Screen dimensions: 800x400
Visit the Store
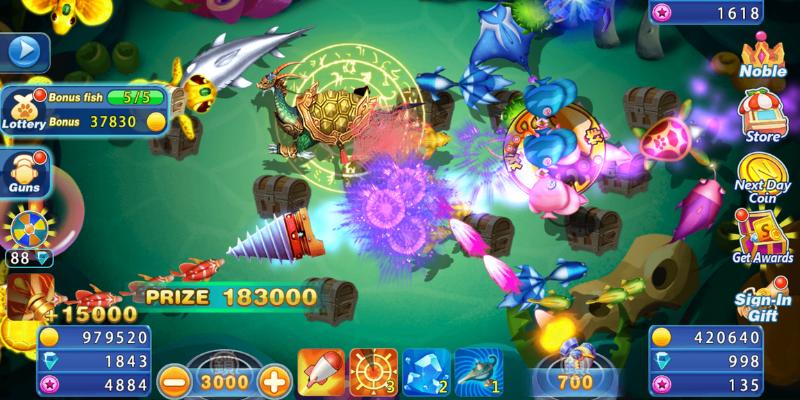point(763,117)
